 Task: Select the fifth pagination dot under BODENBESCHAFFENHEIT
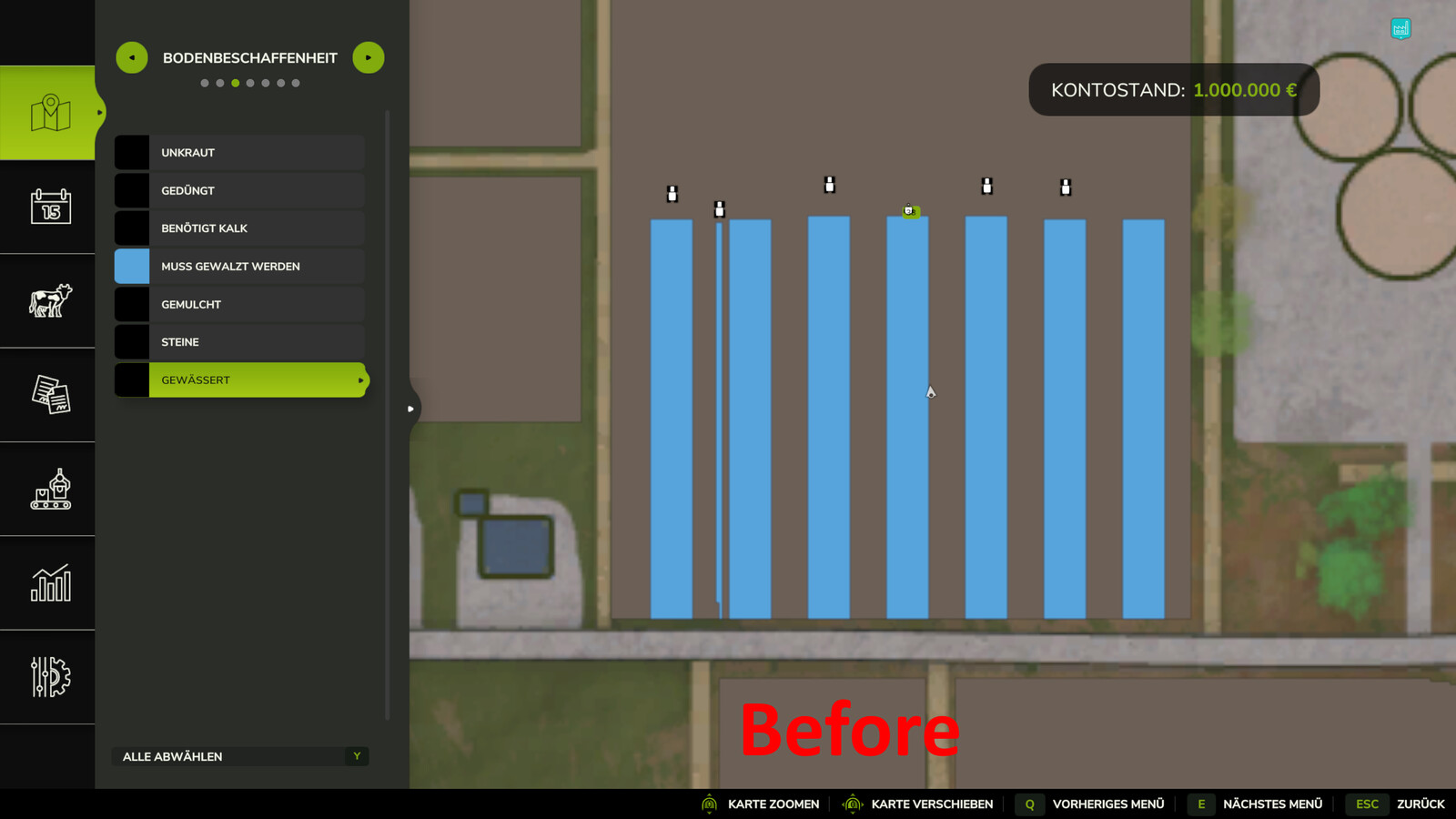click(266, 82)
